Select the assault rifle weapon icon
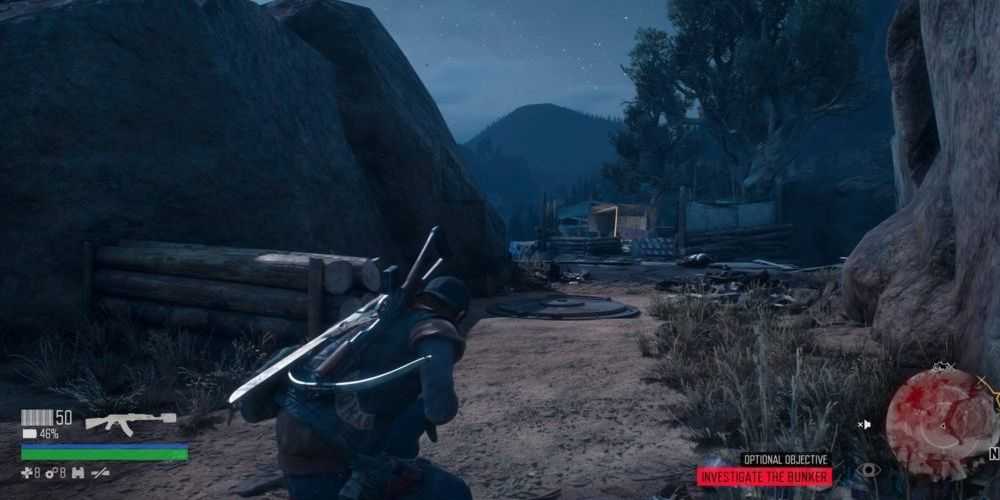Viewport: 1000px width, 500px height. pyautogui.click(x=130, y=421)
